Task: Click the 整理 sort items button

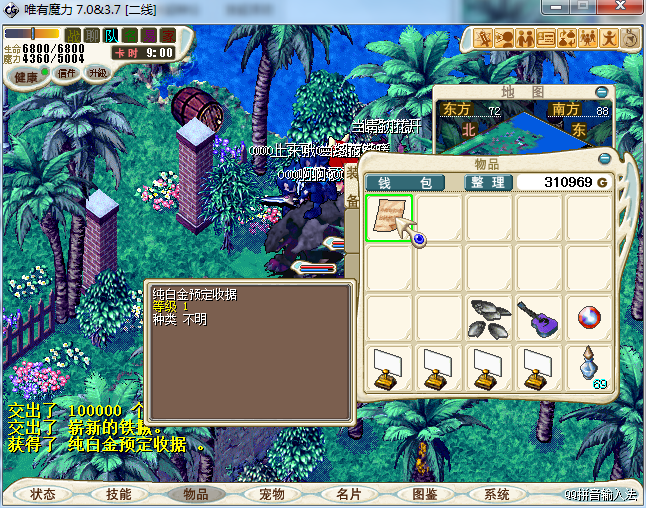Action: pos(488,183)
